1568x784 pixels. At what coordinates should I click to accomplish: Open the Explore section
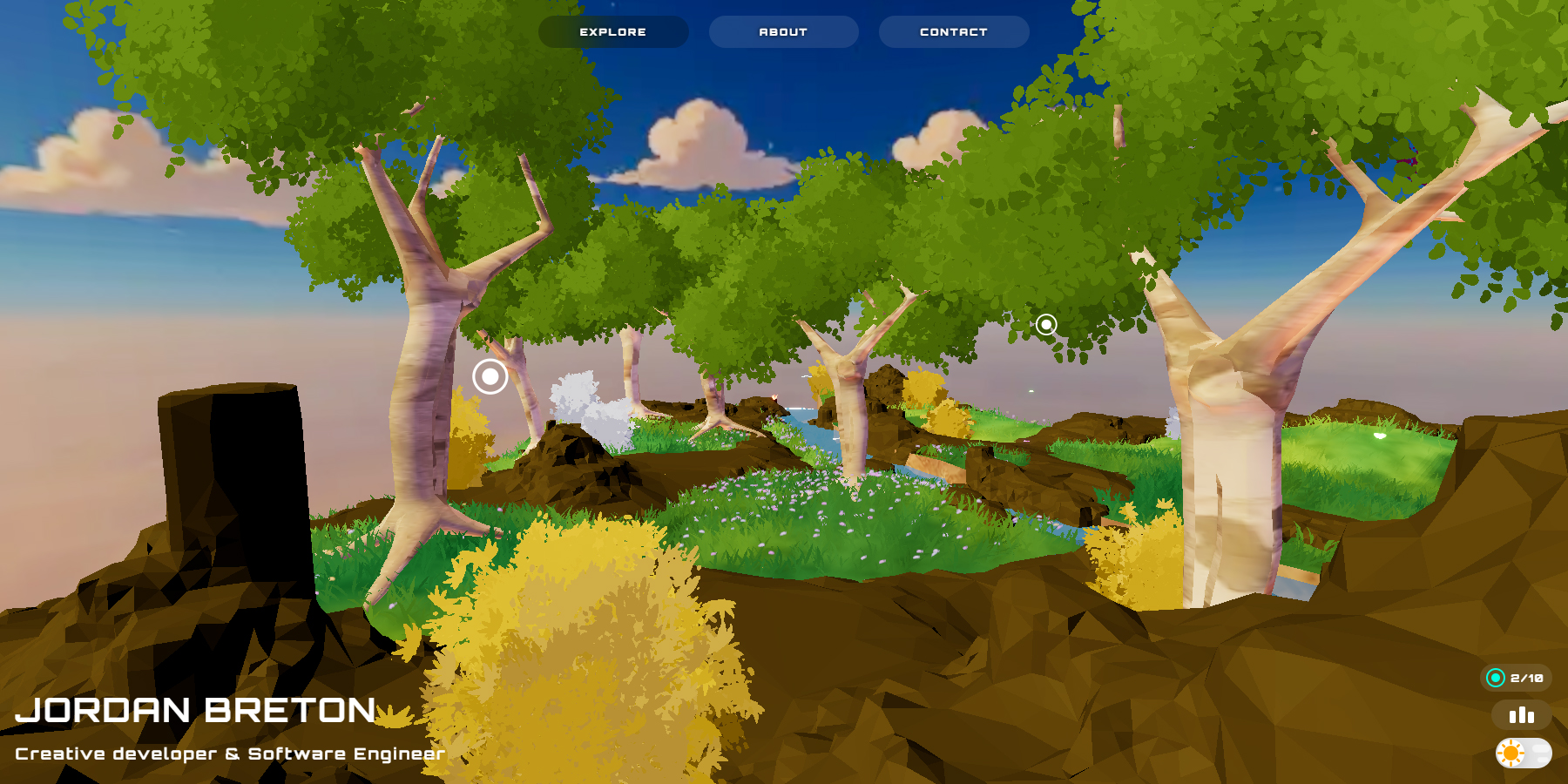[x=613, y=32]
